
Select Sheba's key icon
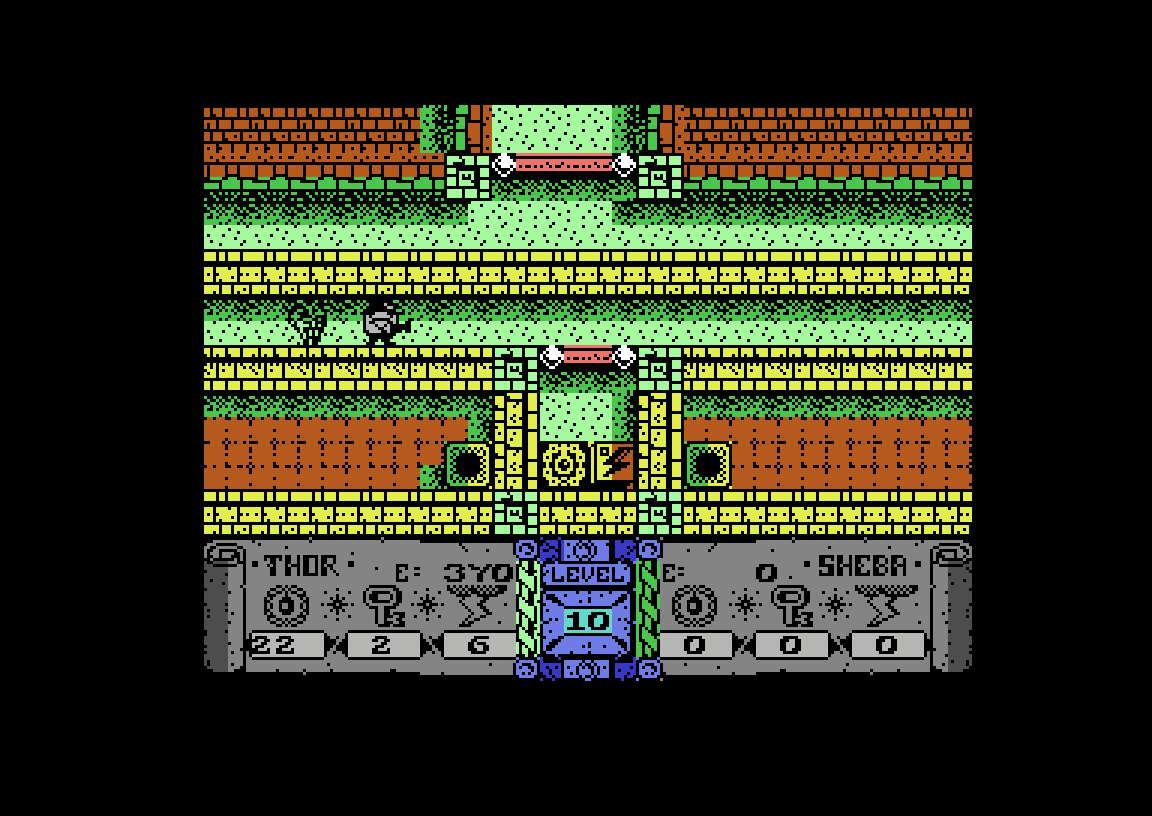tap(790, 606)
